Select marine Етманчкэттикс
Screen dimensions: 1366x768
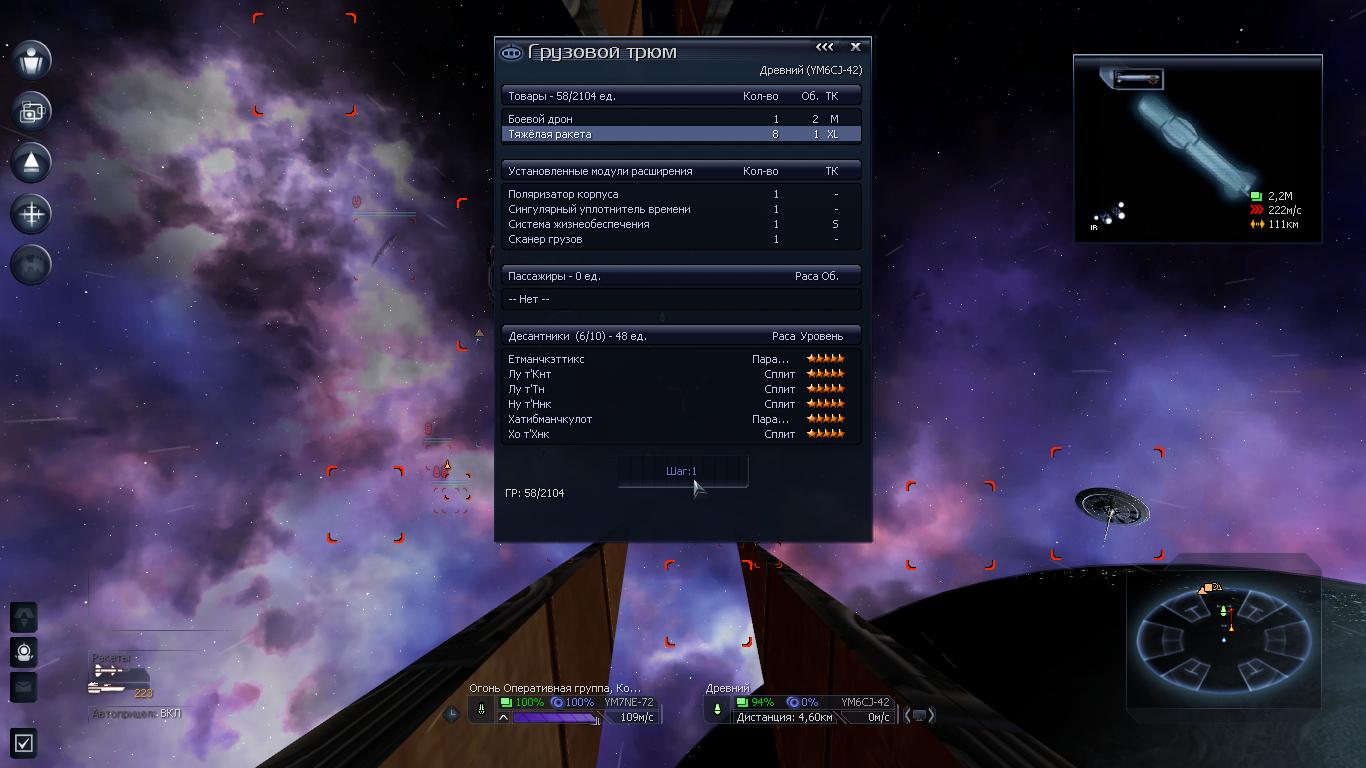[680, 359]
